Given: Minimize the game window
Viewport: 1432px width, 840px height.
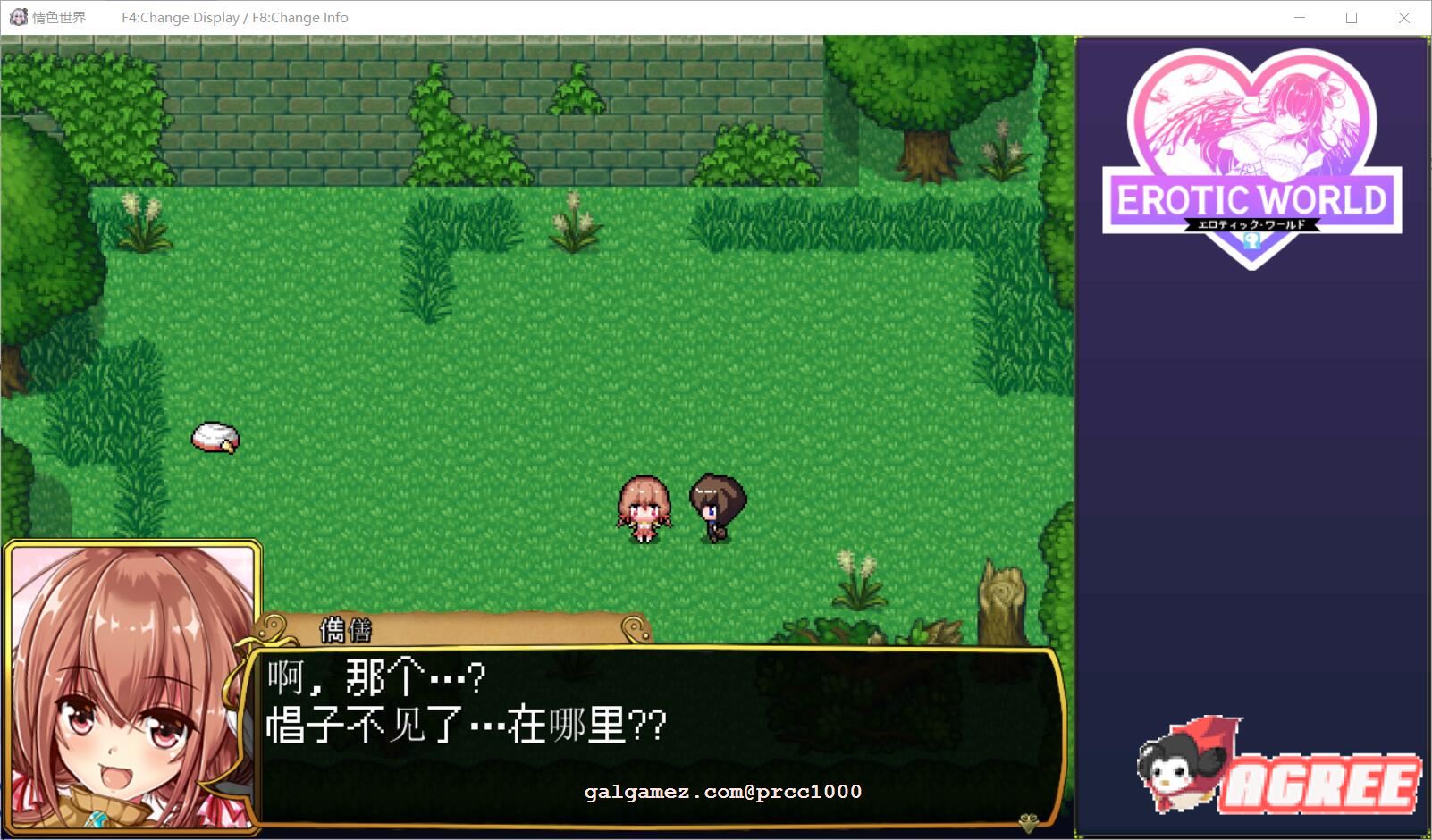Looking at the screenshot, I should click(1298, 16).
